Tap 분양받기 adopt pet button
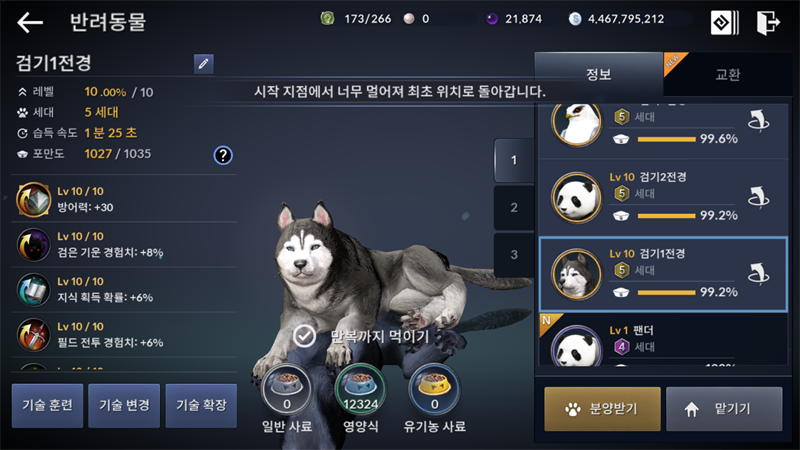 602,409
